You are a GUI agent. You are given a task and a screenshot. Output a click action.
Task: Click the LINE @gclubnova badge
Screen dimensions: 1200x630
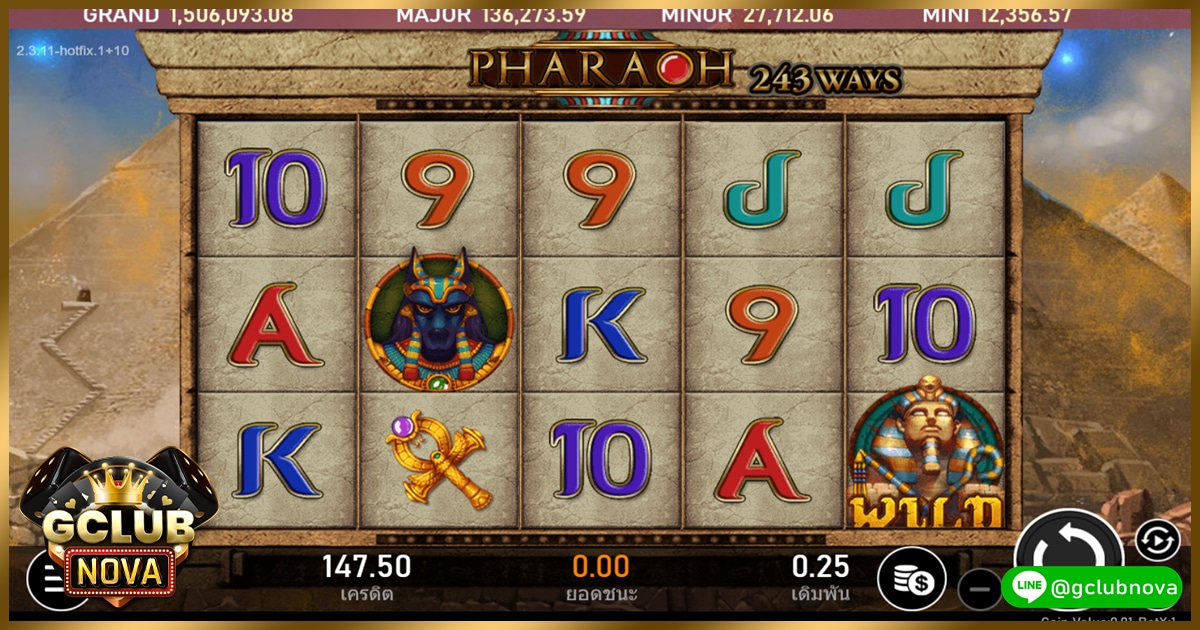coord(1091,587)
